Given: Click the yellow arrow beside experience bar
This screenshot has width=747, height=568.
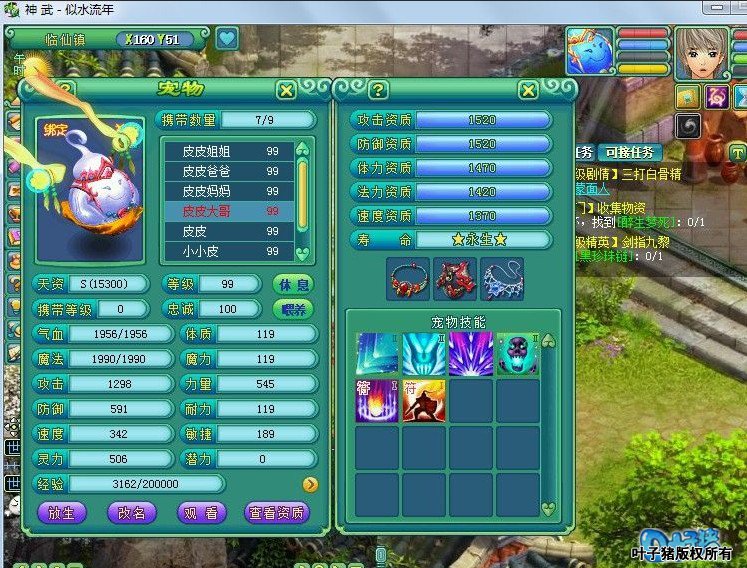Looking at the screenshot, I should 310,484.
